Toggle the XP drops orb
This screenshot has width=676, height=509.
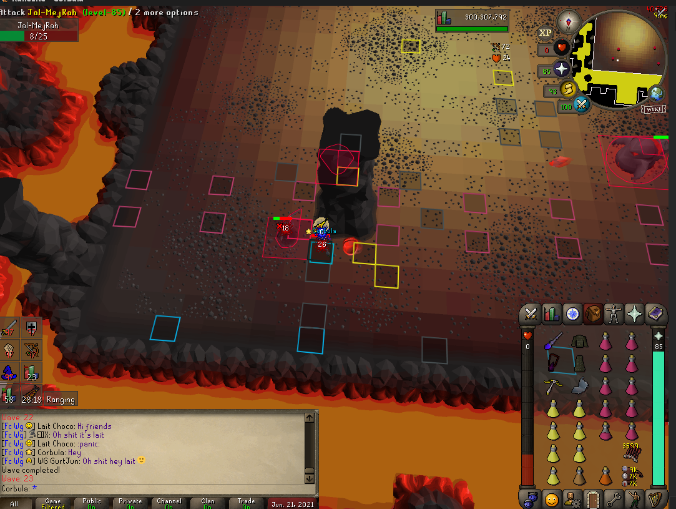click(546, 33)
